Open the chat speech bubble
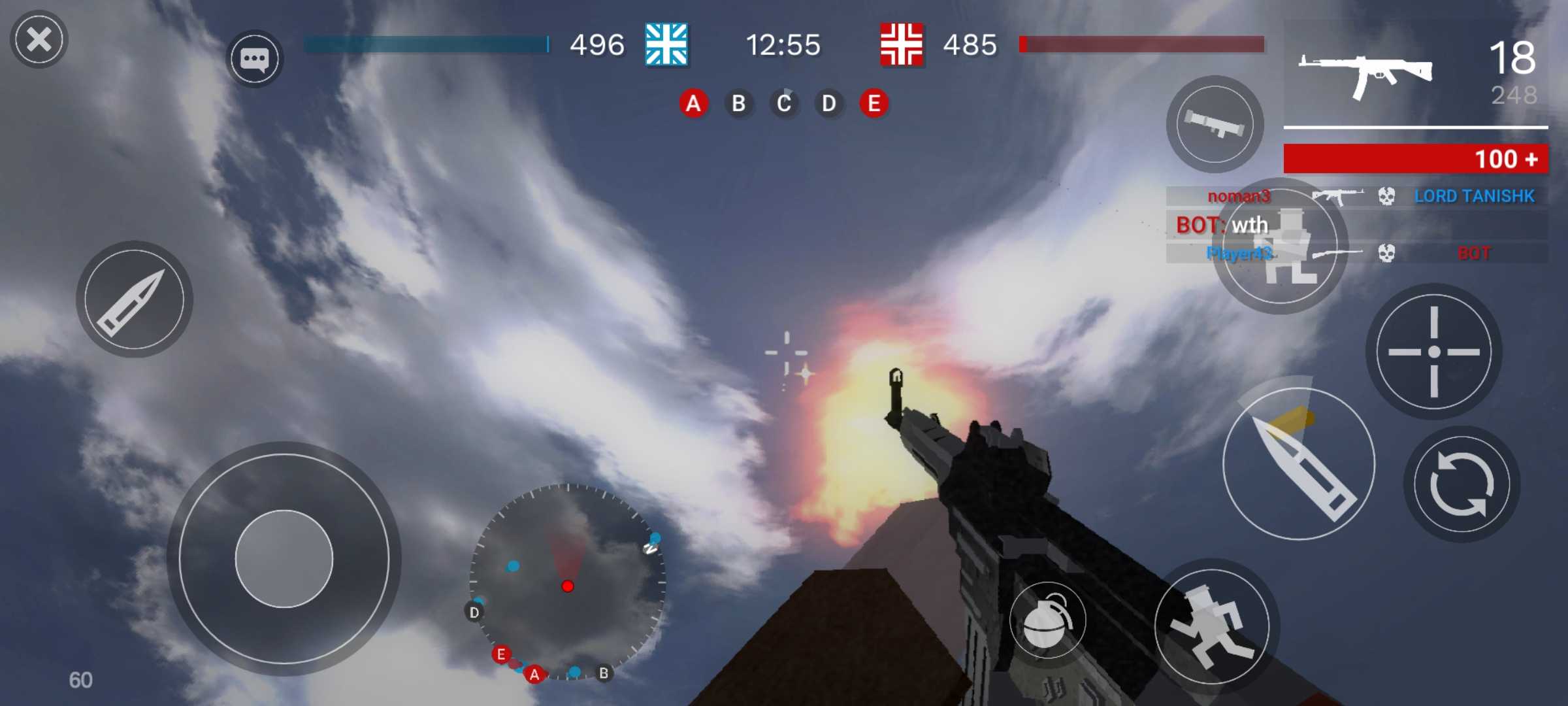This screenshot has height=706, width=1568. pos(255,59)
